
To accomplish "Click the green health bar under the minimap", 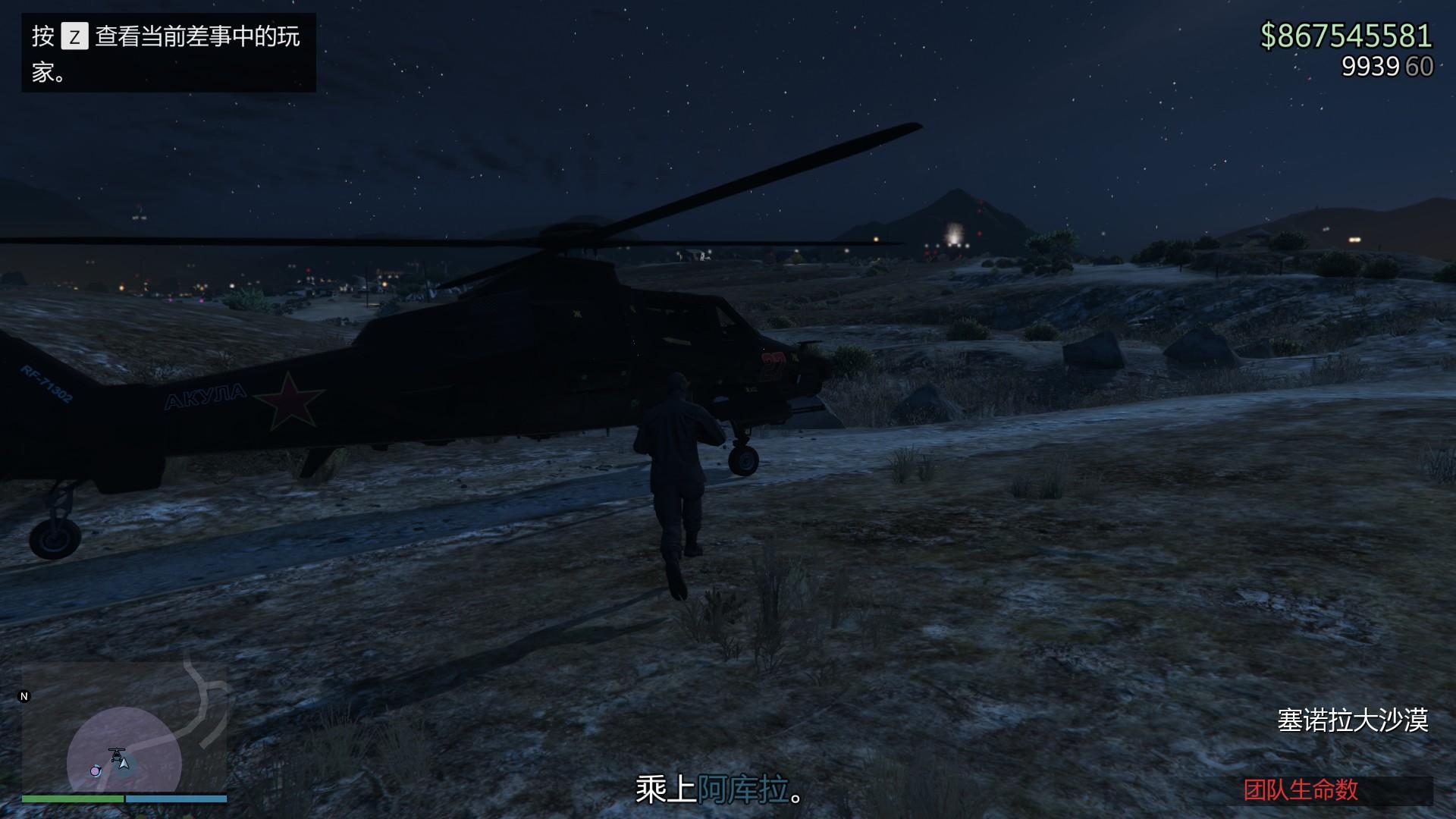I will coord(72,799).
